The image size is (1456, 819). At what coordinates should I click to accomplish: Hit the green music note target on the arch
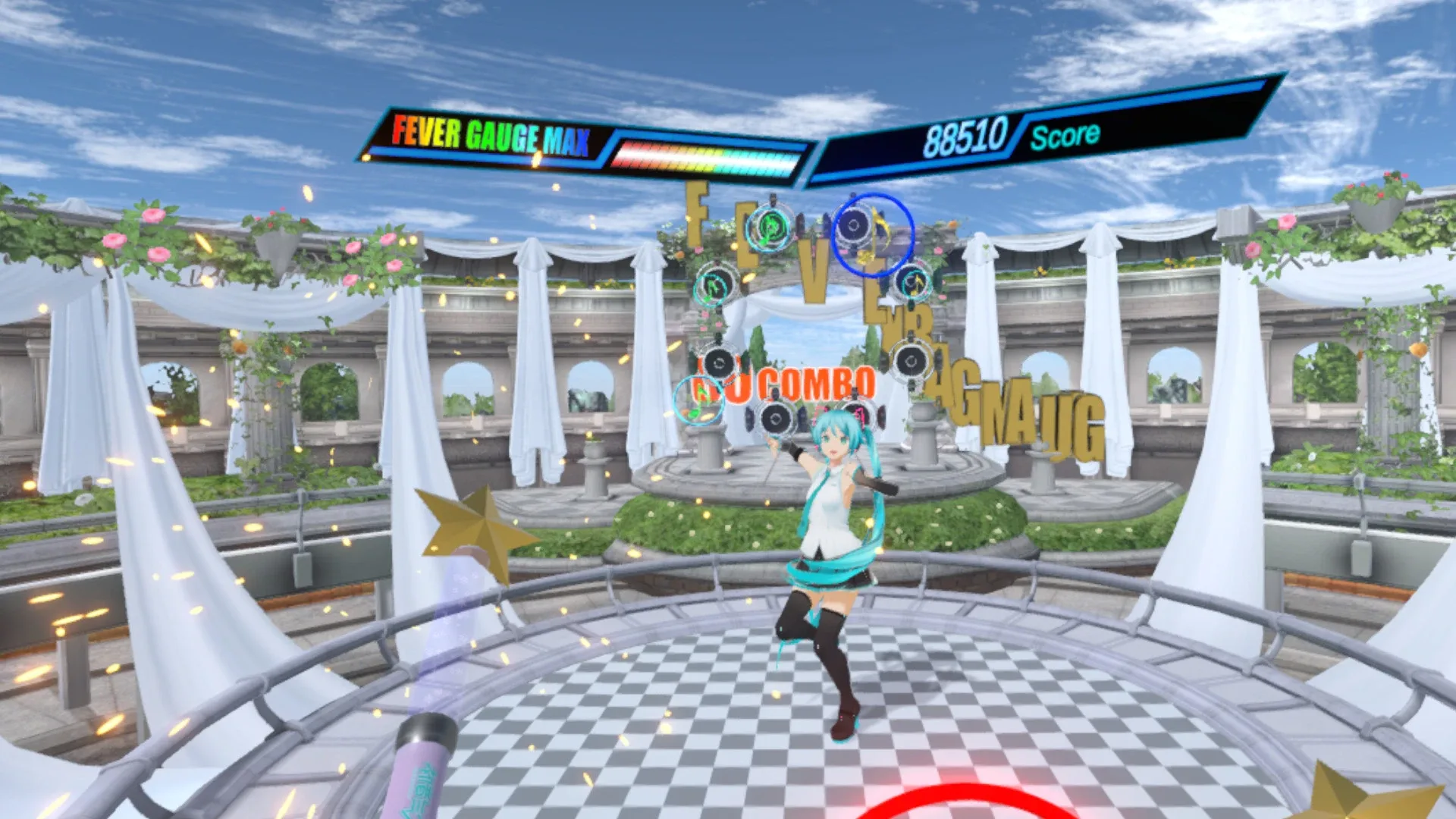tap(769, 228)
